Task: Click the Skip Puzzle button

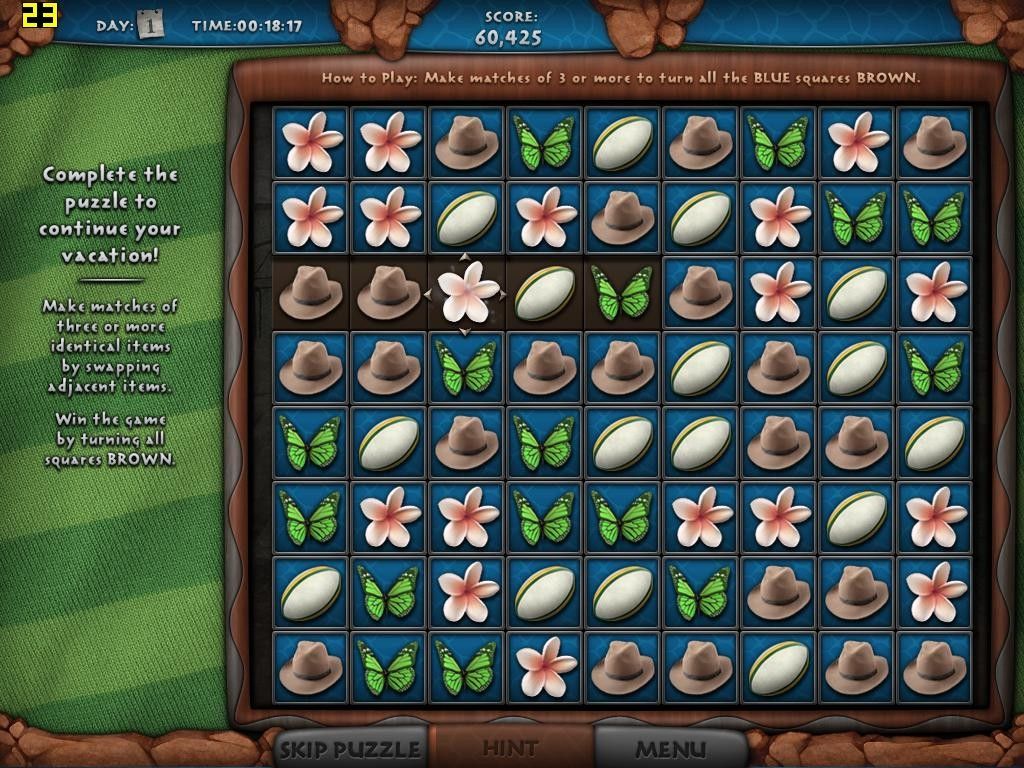Action: pyautogui.click(x=350, y=748)
